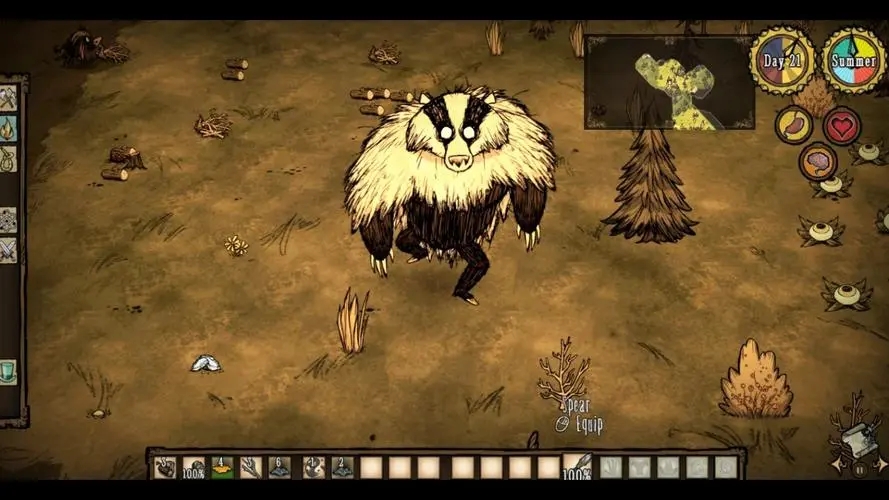Select the equipped spear hand slot

[x=577, y=467]
